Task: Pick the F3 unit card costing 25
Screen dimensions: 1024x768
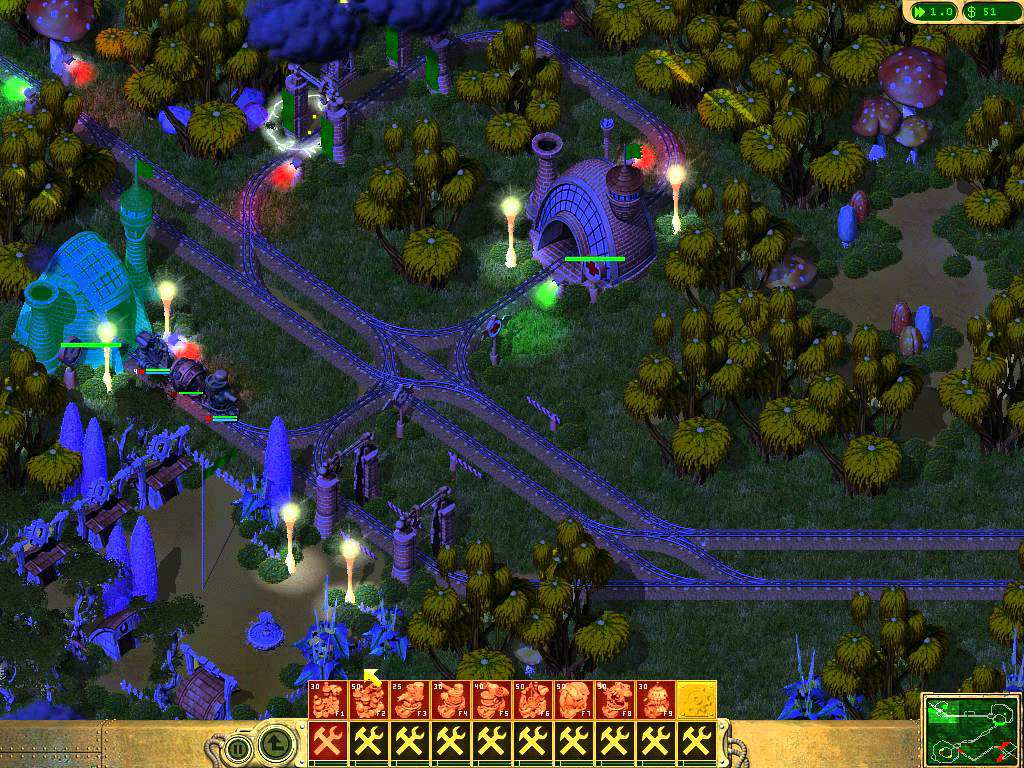Action: 409,700
